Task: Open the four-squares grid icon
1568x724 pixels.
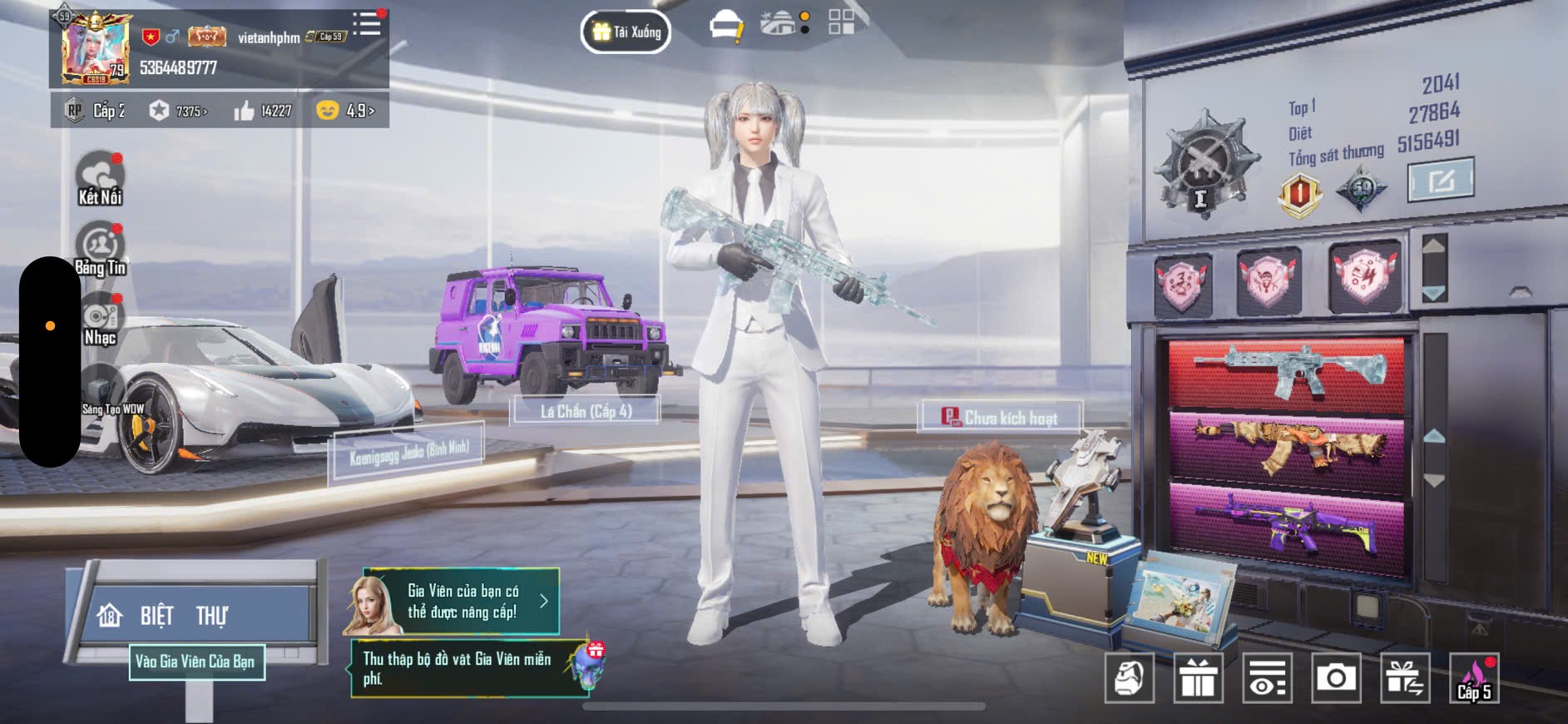Action: 841,22
